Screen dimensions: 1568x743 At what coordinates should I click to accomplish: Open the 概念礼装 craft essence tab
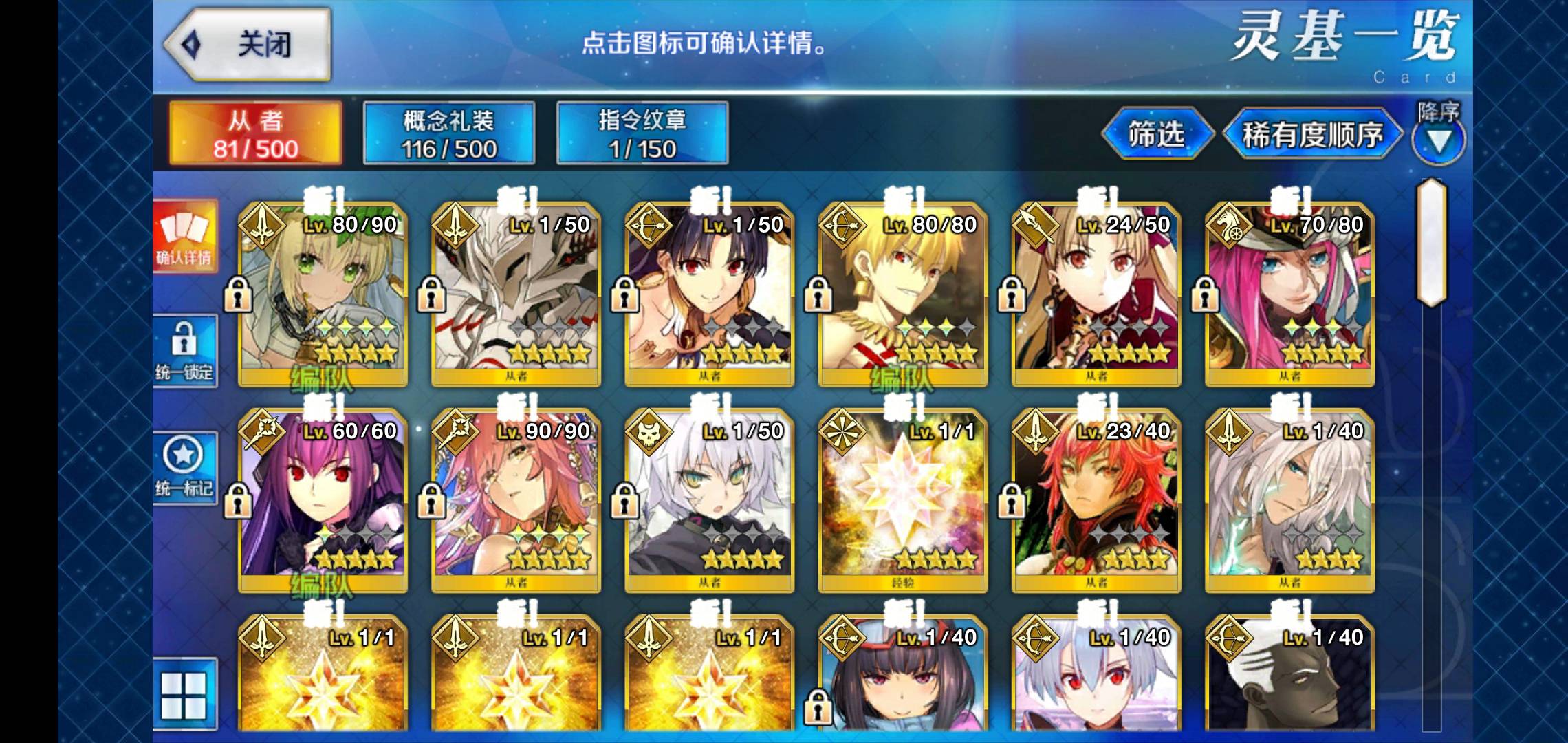click(x=448, y=133)
